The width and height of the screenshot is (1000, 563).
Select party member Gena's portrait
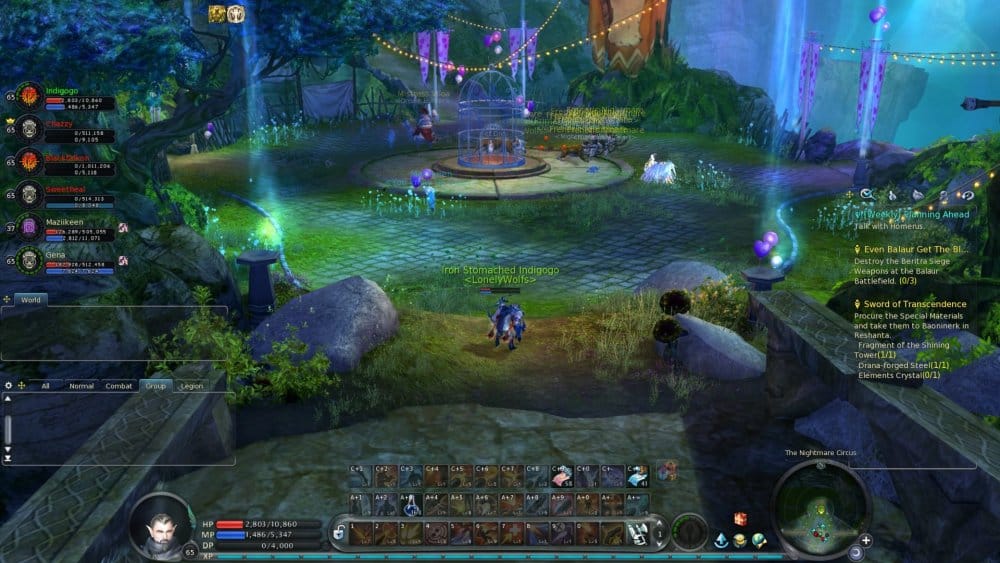(x=29, y=261)
